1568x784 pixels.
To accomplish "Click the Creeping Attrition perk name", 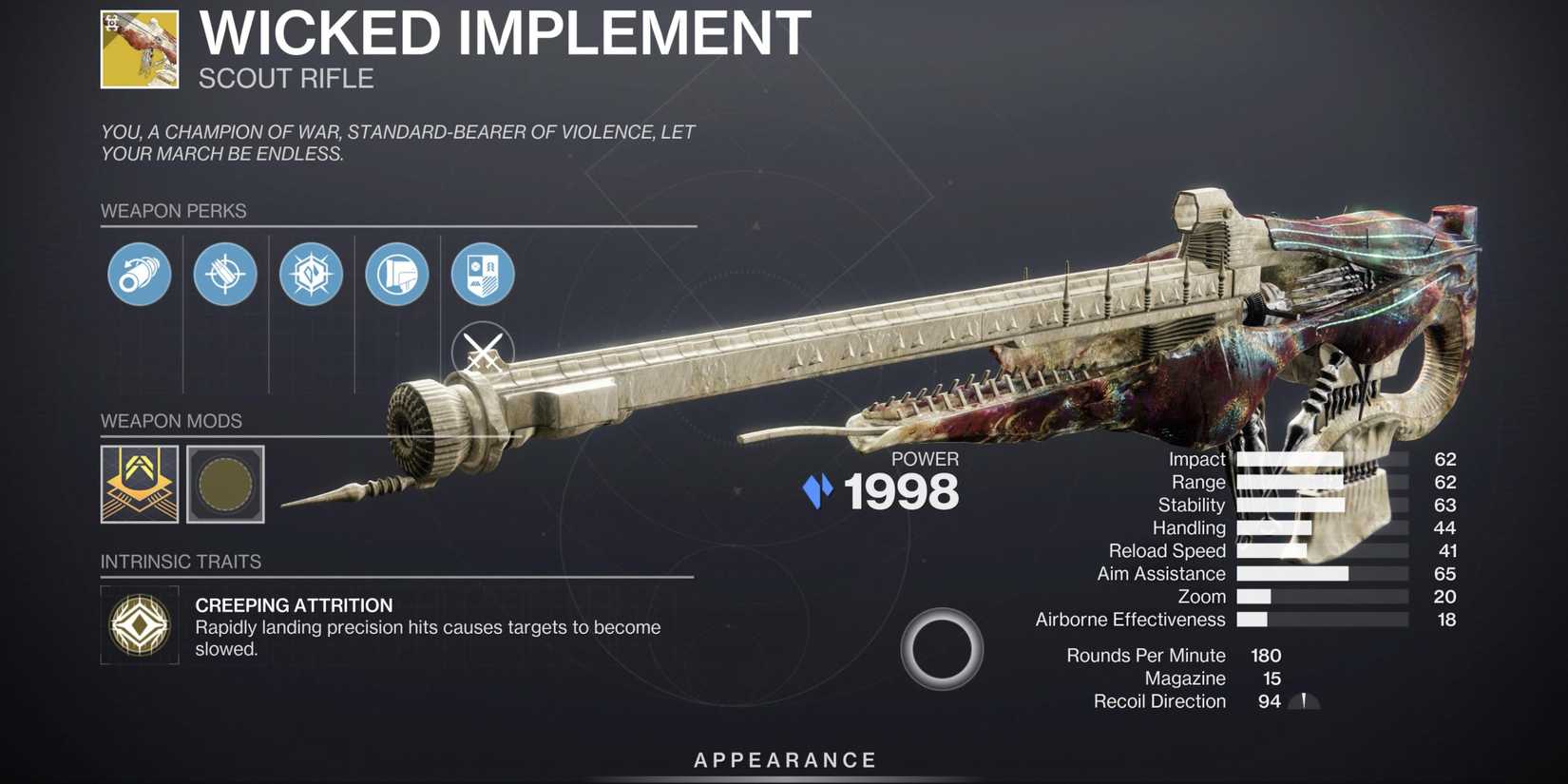I will click(294, 605).
